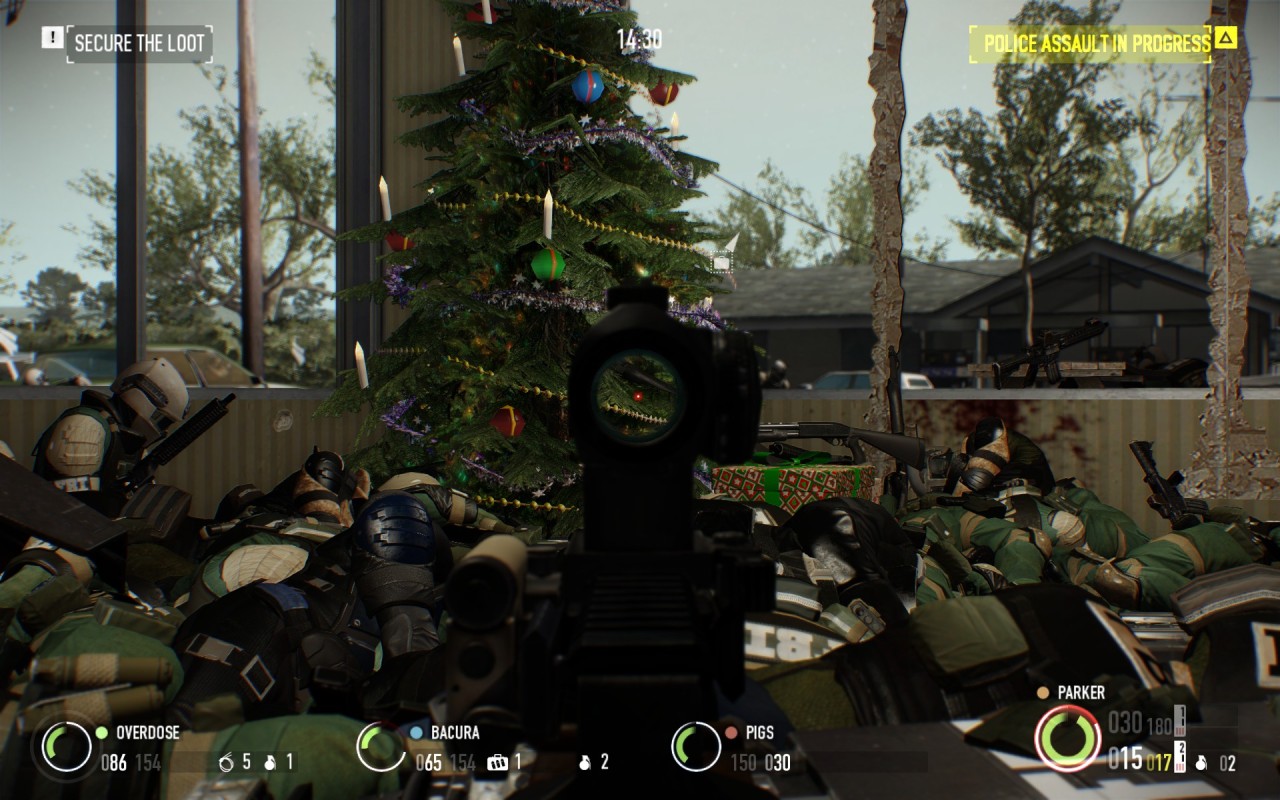Click the objective exclamation mark icon
The width and height of the screenshot is (1280, 800).
[51, 38]
